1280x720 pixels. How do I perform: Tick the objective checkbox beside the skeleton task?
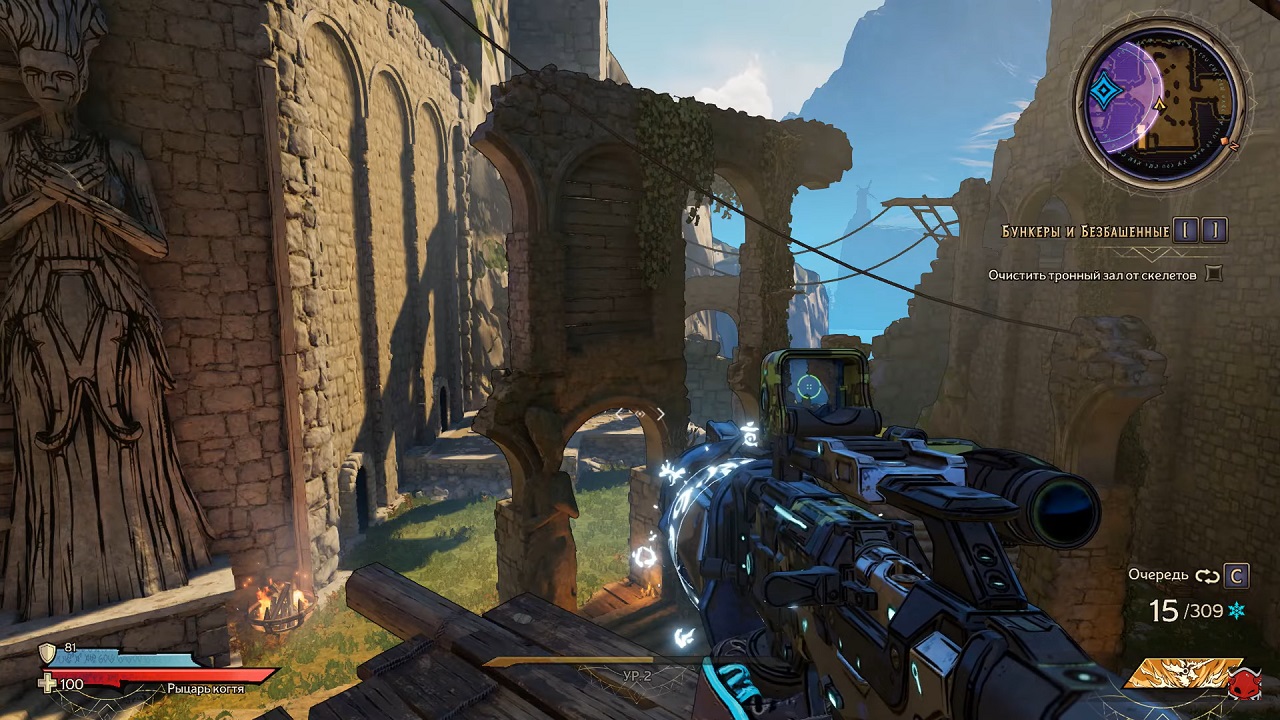click(x=1214, y=273)
